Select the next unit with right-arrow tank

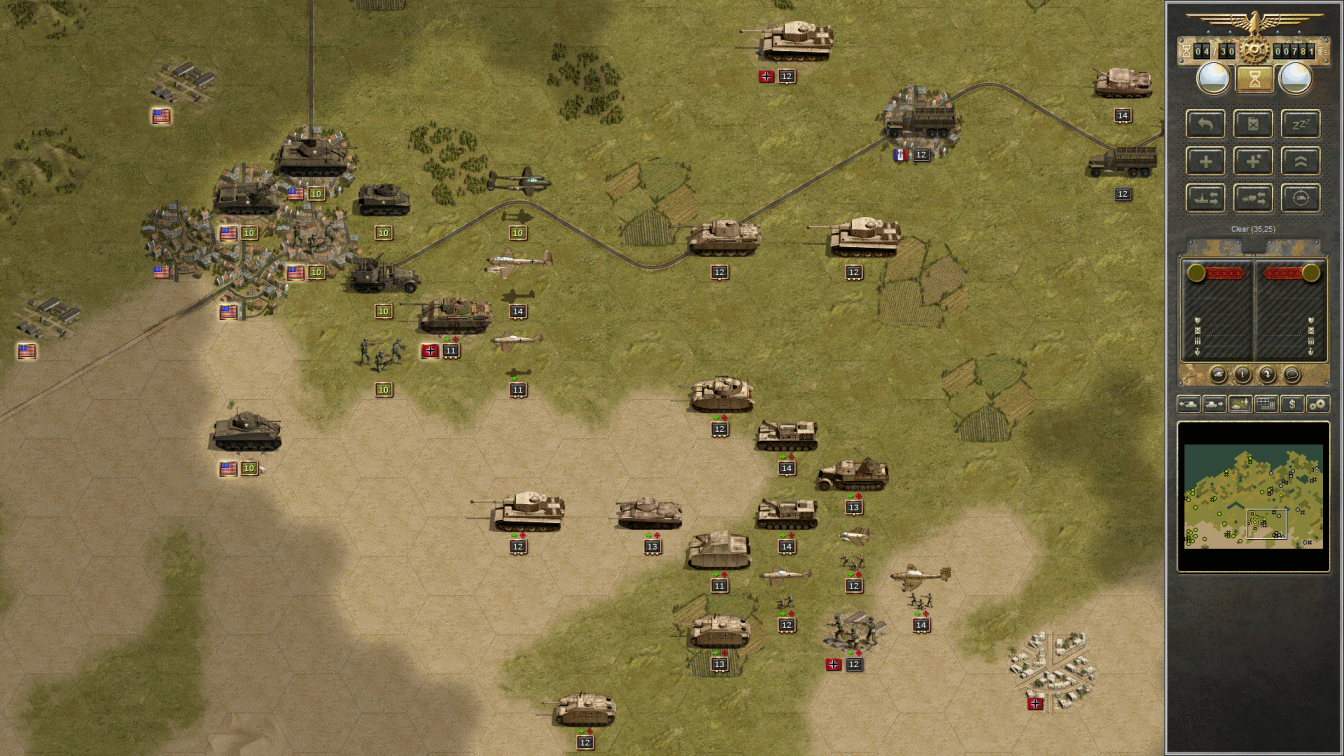[x=1214, y=404]
